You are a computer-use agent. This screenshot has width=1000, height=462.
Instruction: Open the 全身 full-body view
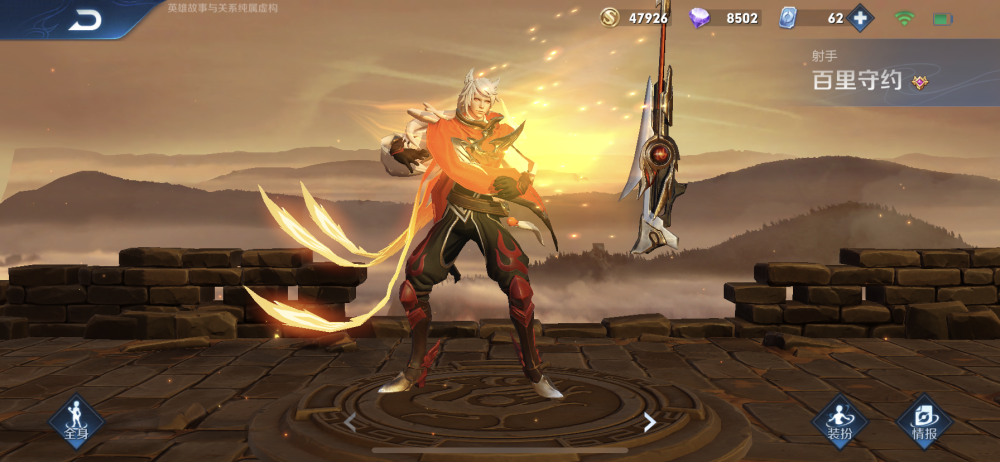[x=77, y=421]
